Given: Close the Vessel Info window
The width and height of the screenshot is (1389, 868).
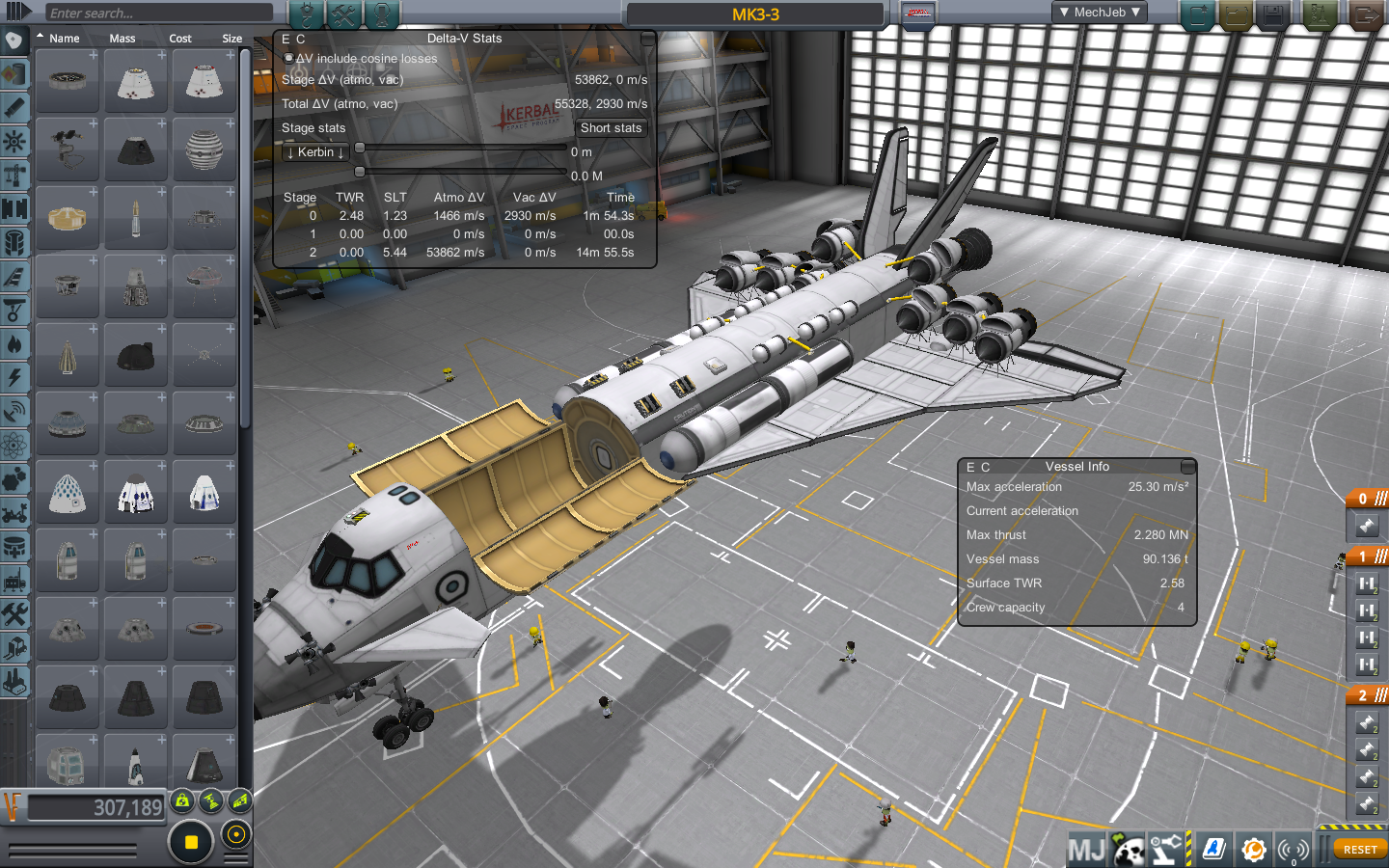Looking at the screenshot, I should click(x=1188, y=467).
